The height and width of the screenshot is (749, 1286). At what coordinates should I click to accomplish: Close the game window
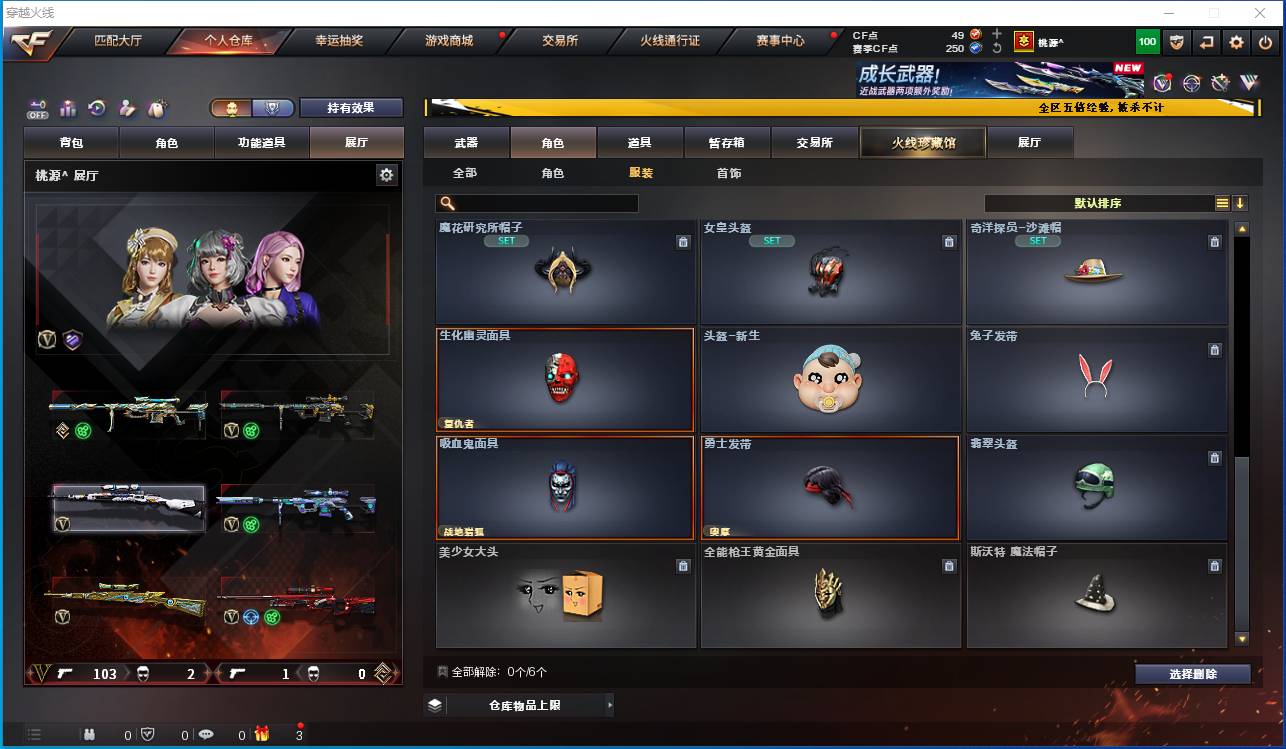pos(1259,13)
